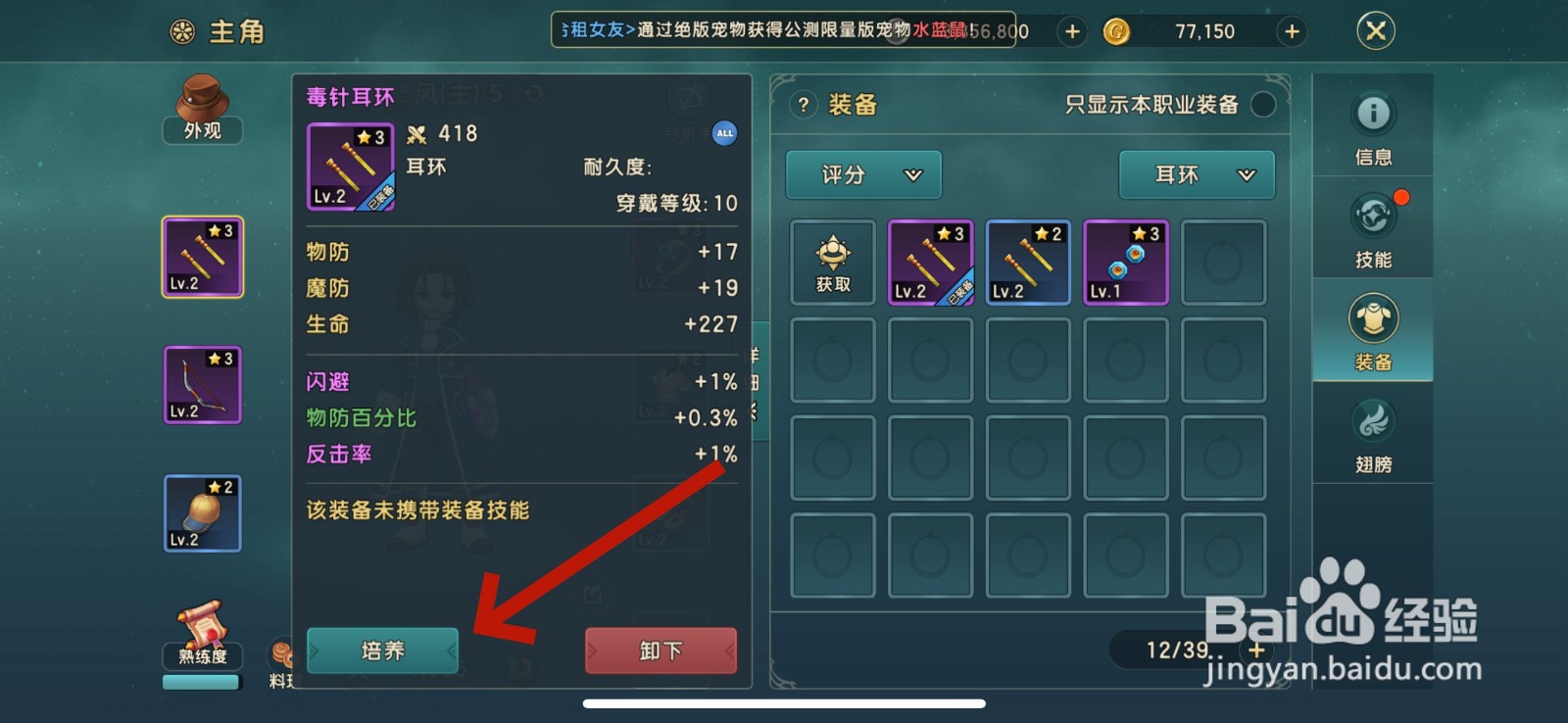Viewport: 1568px width, 723px height.
Task: Open the 翅膀 panel from the sidebar
Action: 1373,434
